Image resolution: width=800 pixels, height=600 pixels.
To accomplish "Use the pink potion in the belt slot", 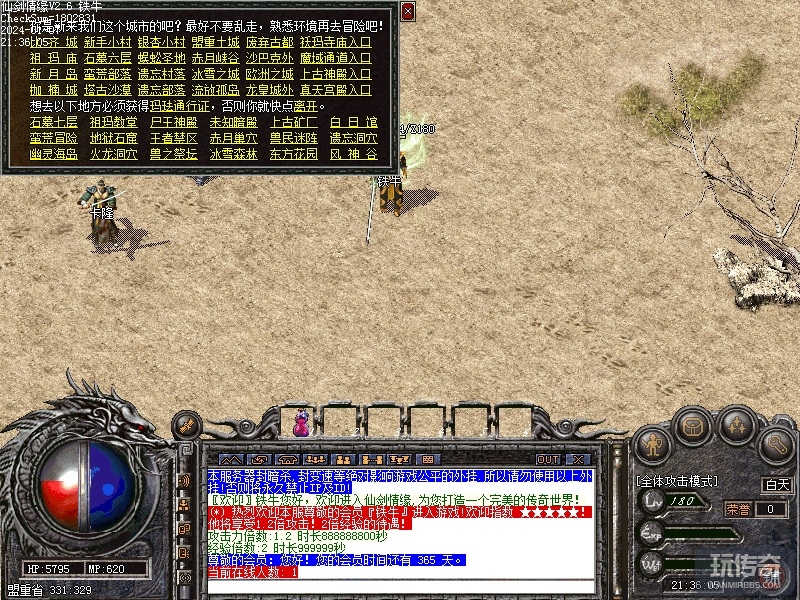I will [301, 424].
